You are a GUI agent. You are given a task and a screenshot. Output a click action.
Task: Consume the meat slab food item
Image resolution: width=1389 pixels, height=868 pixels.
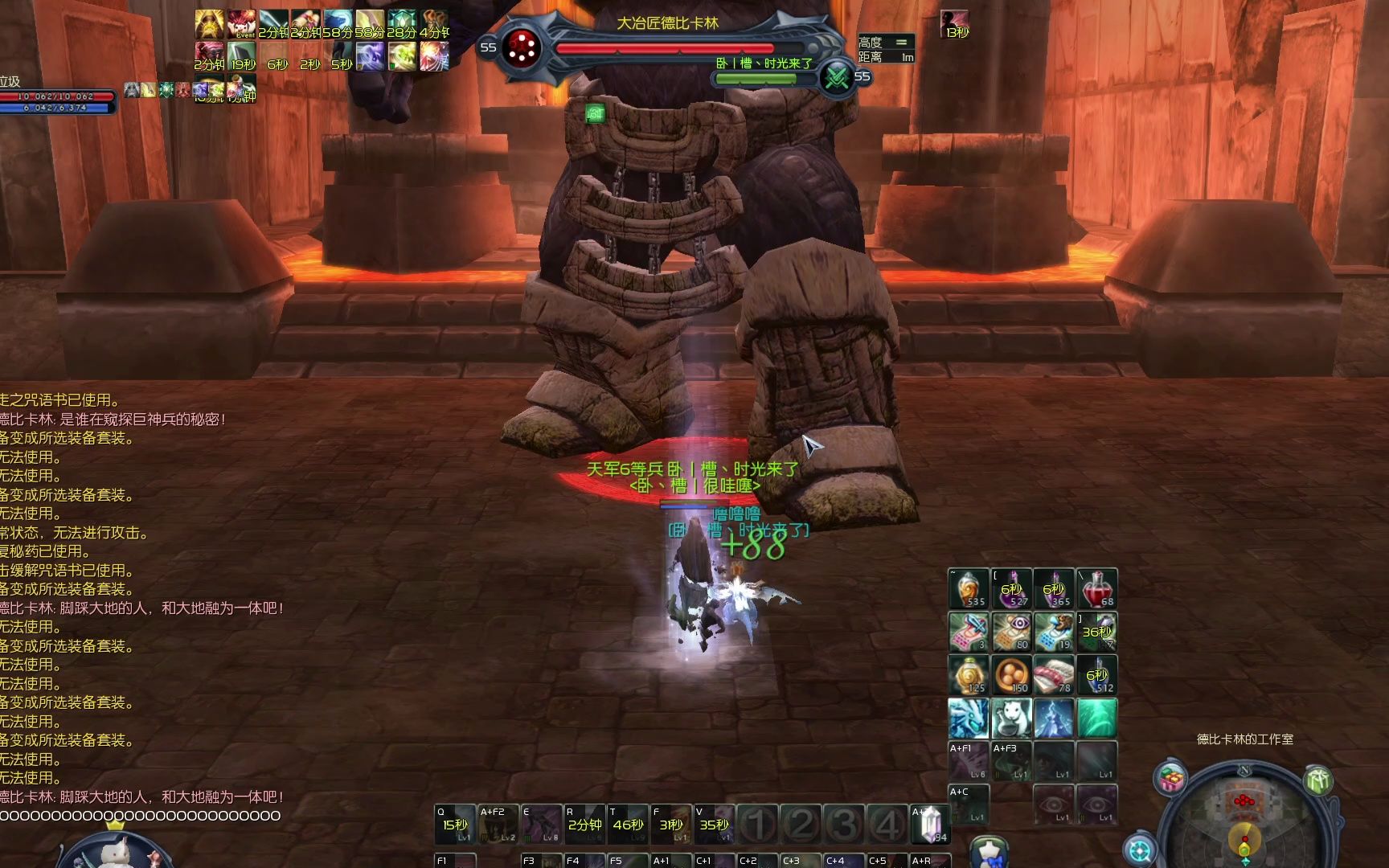(x=1054, y=675)
